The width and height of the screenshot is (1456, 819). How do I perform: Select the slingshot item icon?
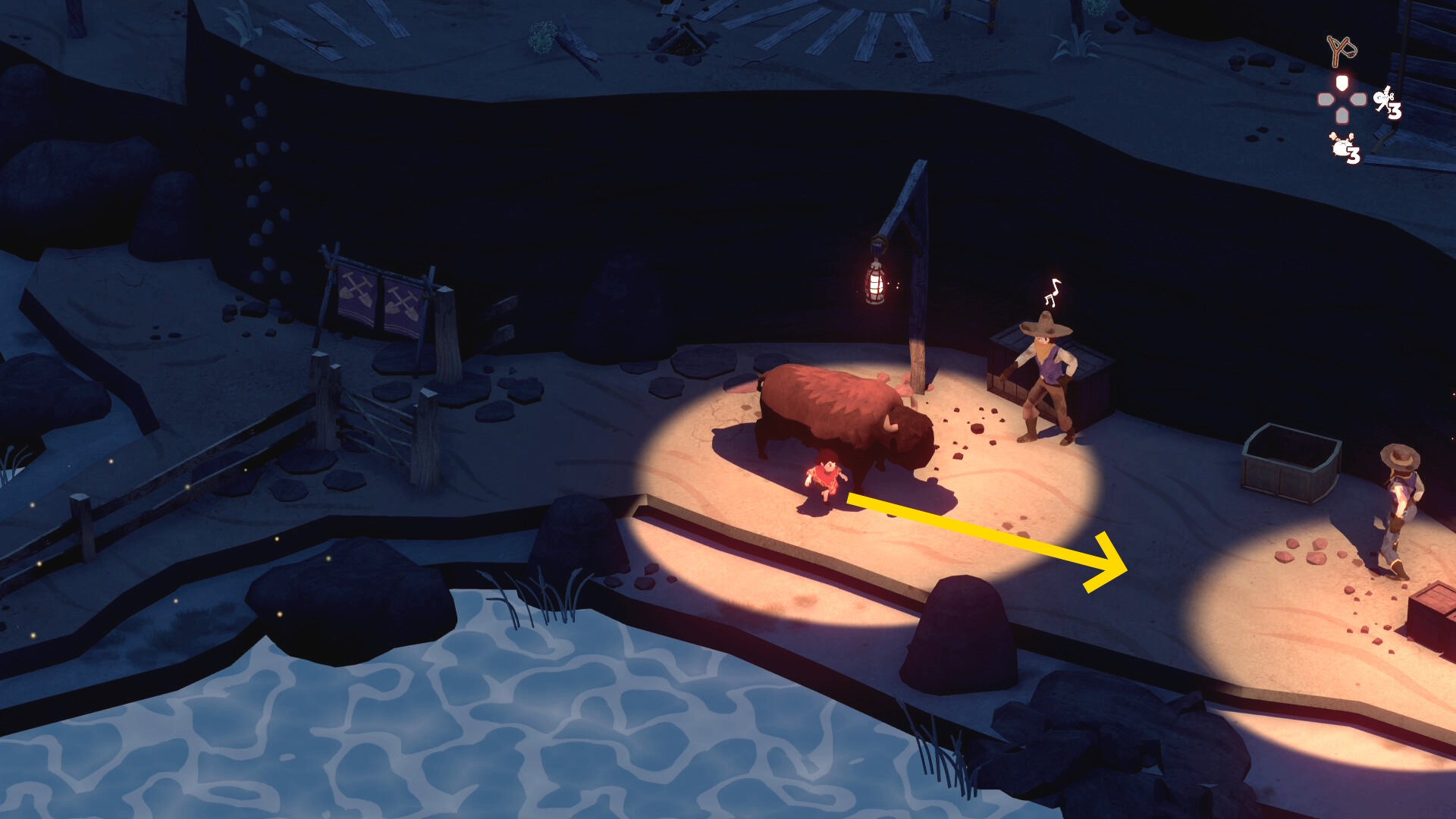point(1341,50)
